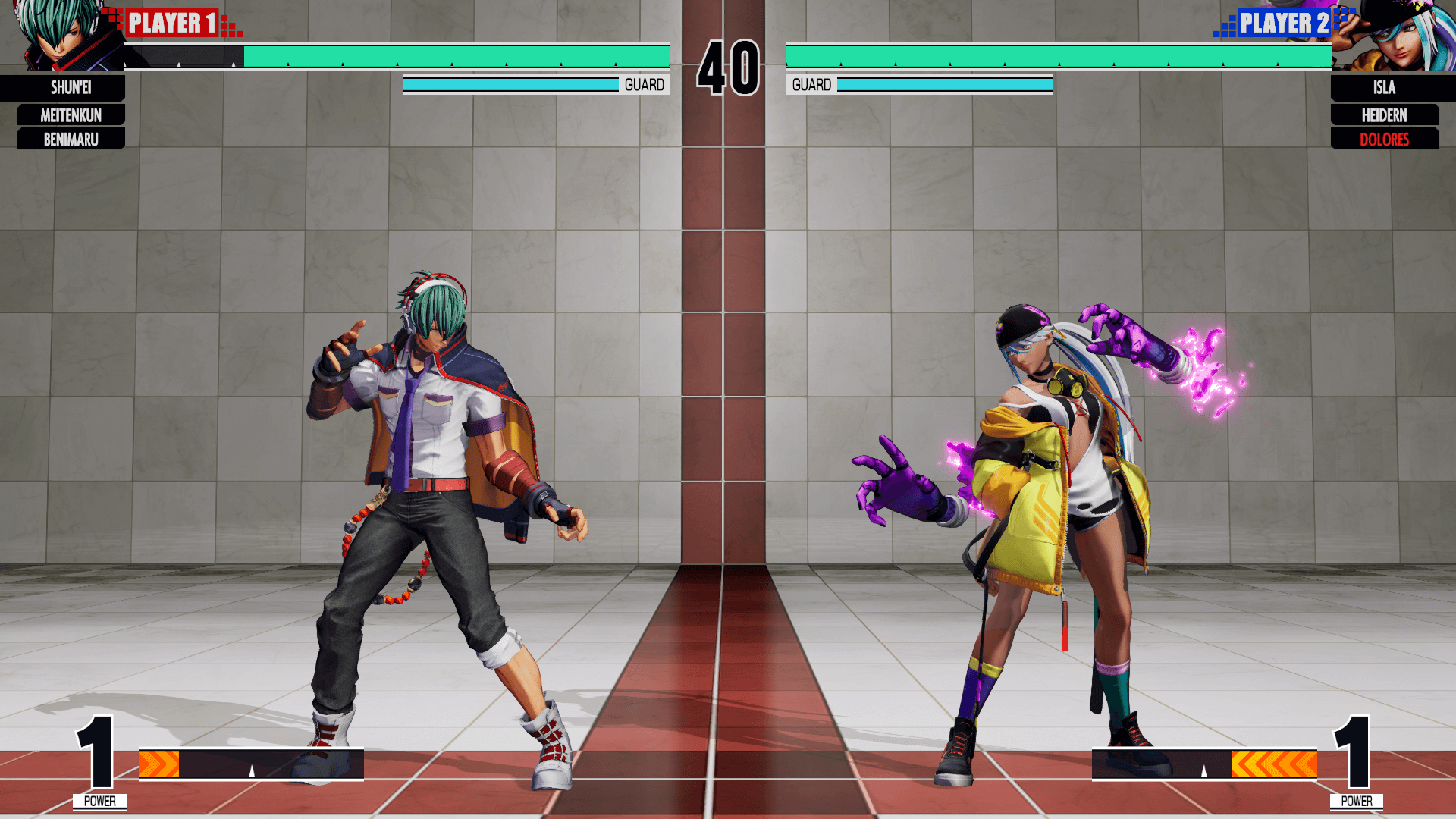1456x819 pixels.
Task: Select the red DOLORES team entry
Action: click(1384, 140)
